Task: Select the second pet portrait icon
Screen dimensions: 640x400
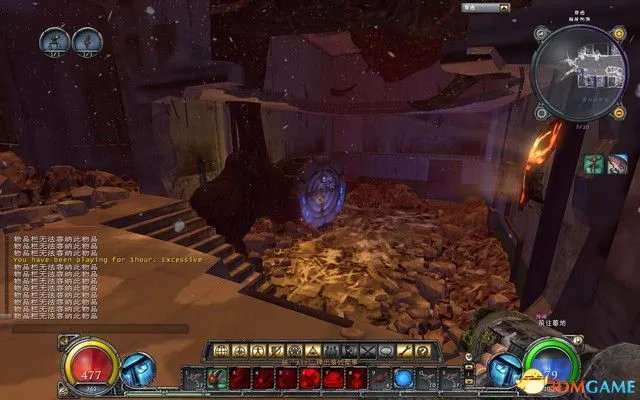Action: pos(87,42)
